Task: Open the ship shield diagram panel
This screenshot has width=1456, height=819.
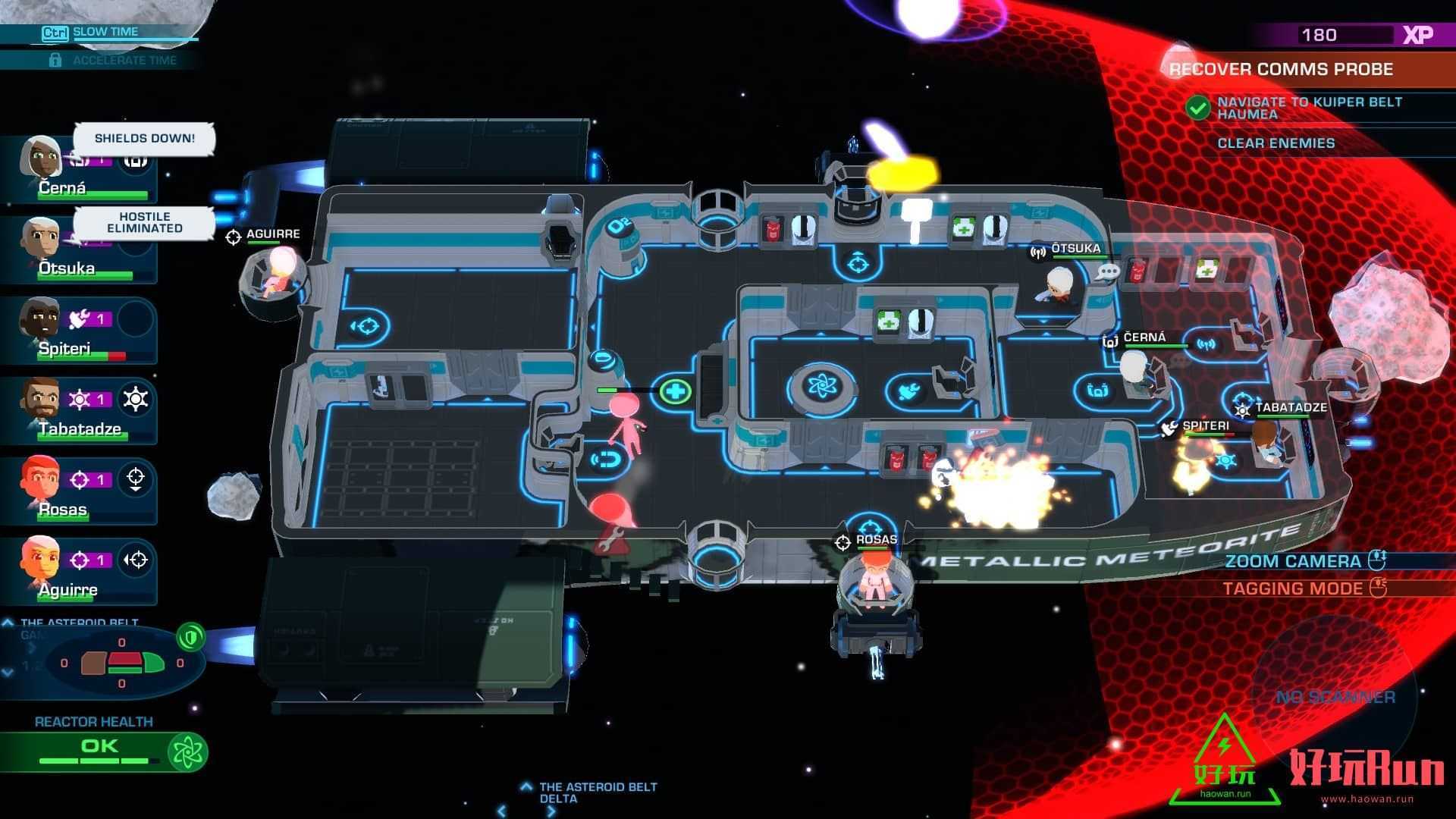Action: pyautogui.click(x=122, y=663)
